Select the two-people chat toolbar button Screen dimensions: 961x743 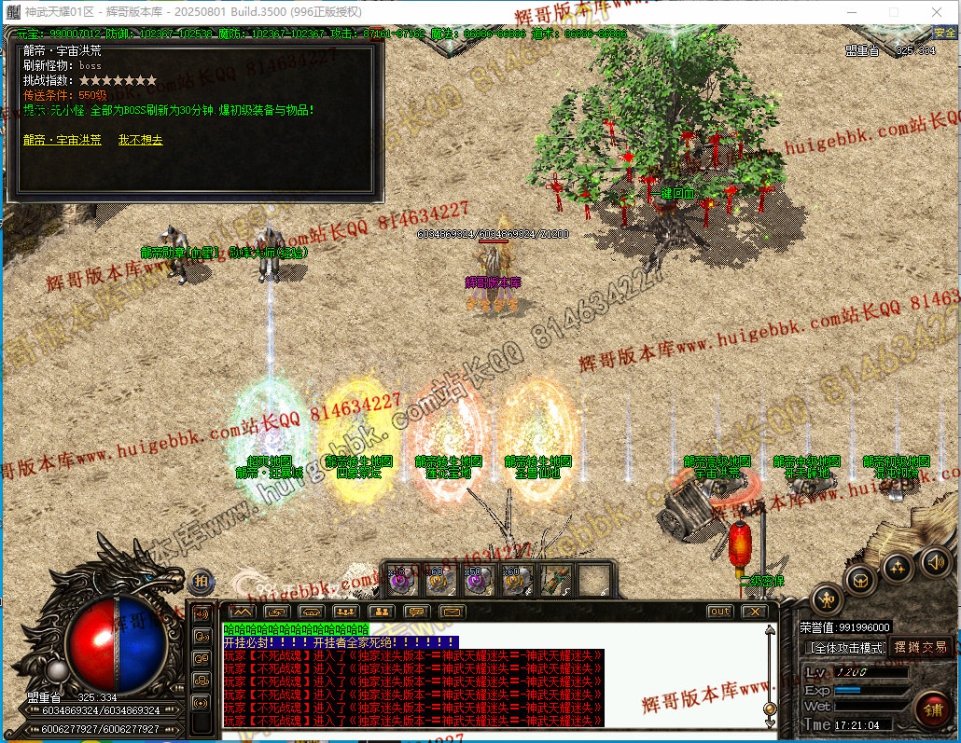[x=381, y=611]
